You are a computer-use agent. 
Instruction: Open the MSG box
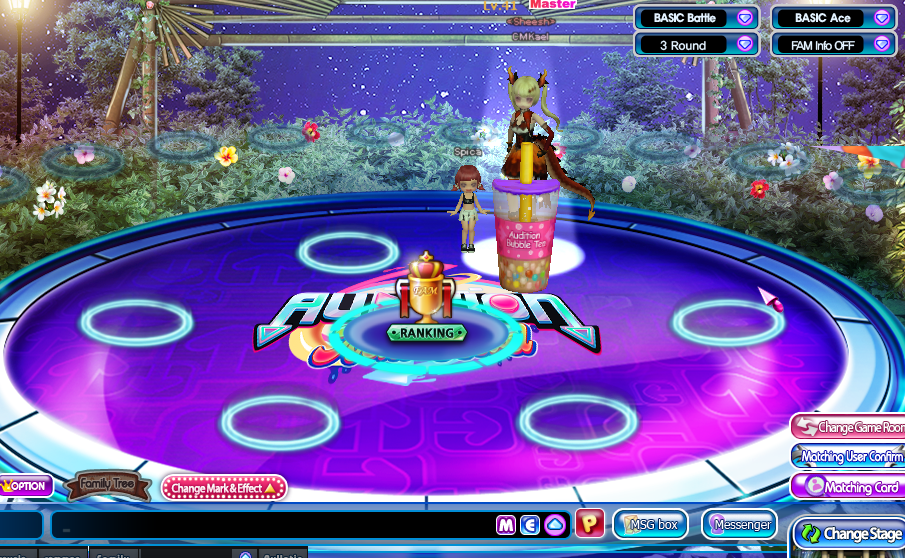[x=651, y=524]
